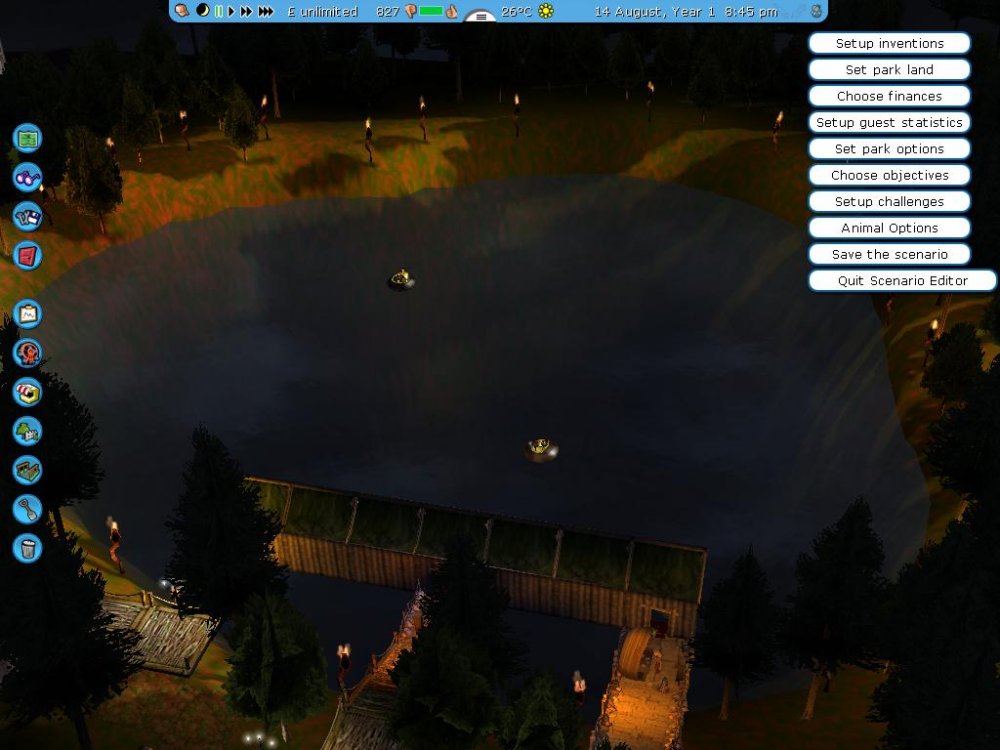Open the Choose objectives menu

[x=889, y=175]
